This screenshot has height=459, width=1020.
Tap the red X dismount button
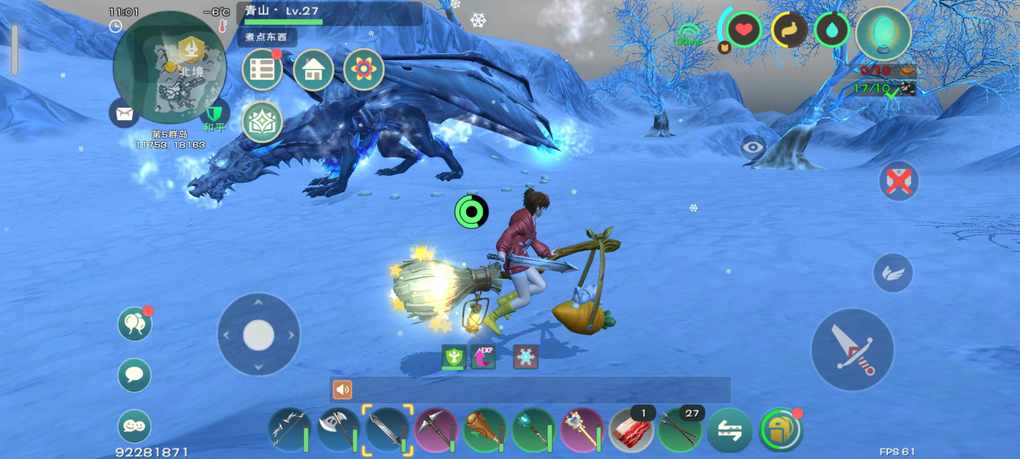[x=899, y=181]
